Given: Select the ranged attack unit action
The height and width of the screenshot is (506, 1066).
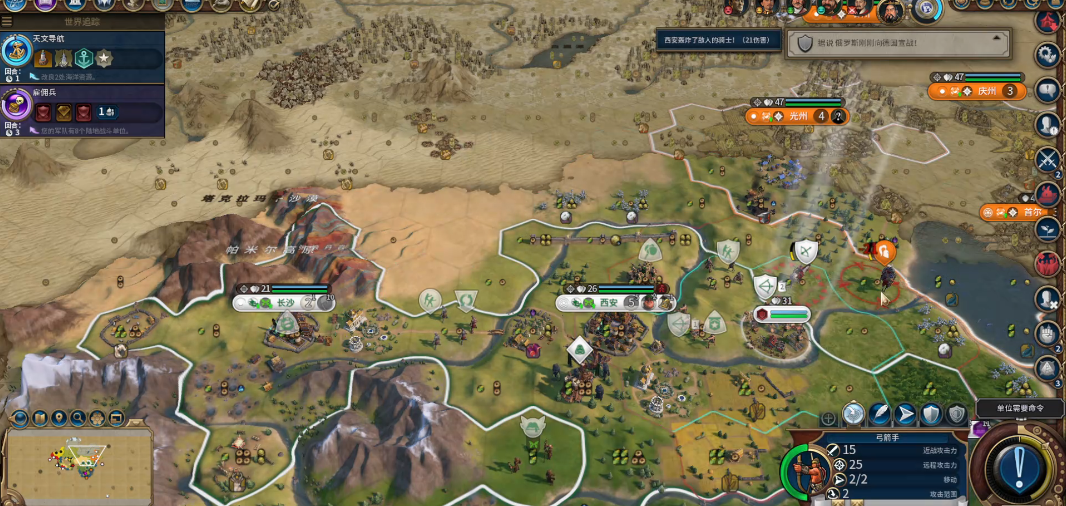Looking at the screenshot, I should [853, 414].
